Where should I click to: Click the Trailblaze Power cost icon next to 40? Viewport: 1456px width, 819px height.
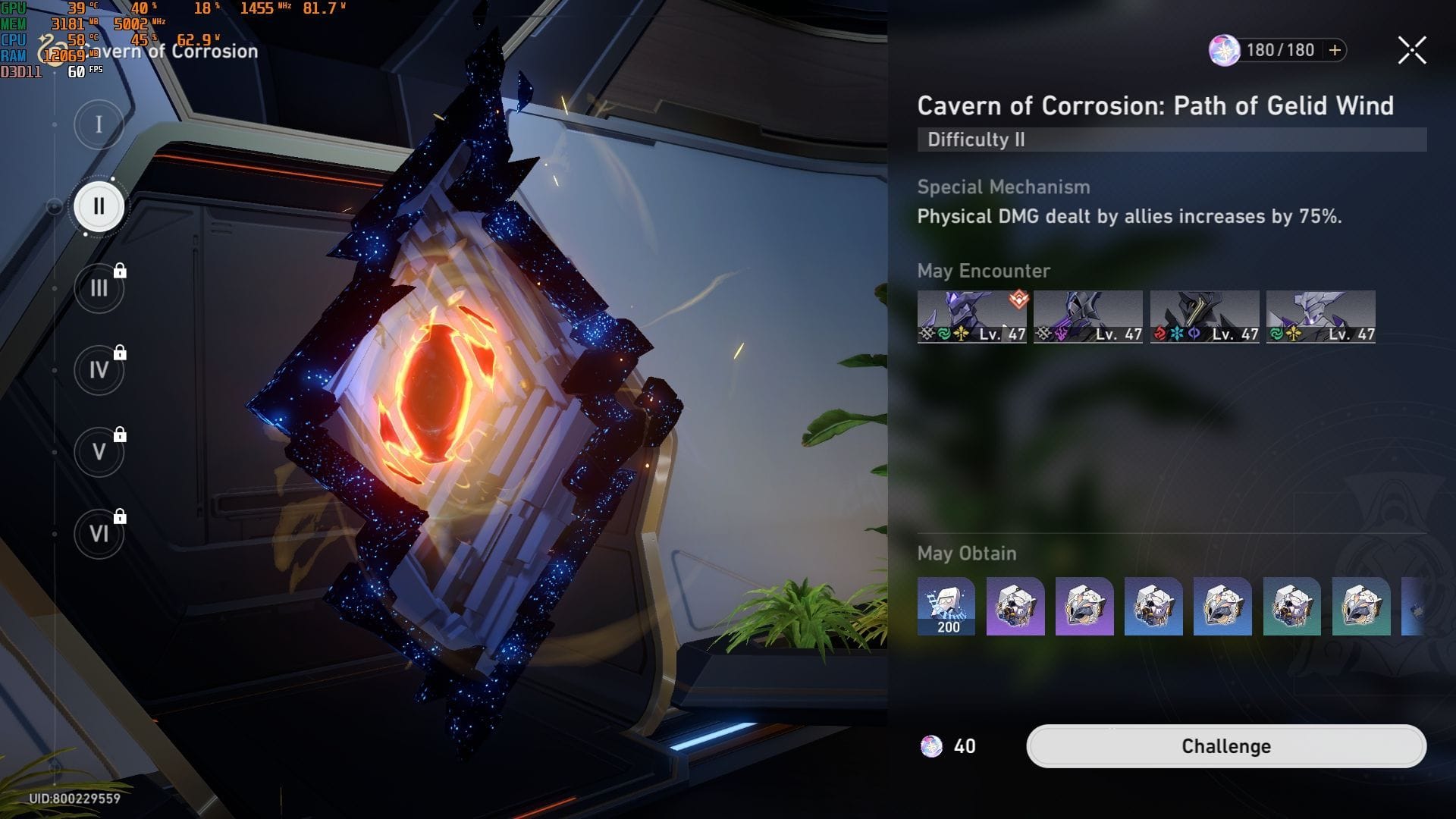(x=933, y=746)
